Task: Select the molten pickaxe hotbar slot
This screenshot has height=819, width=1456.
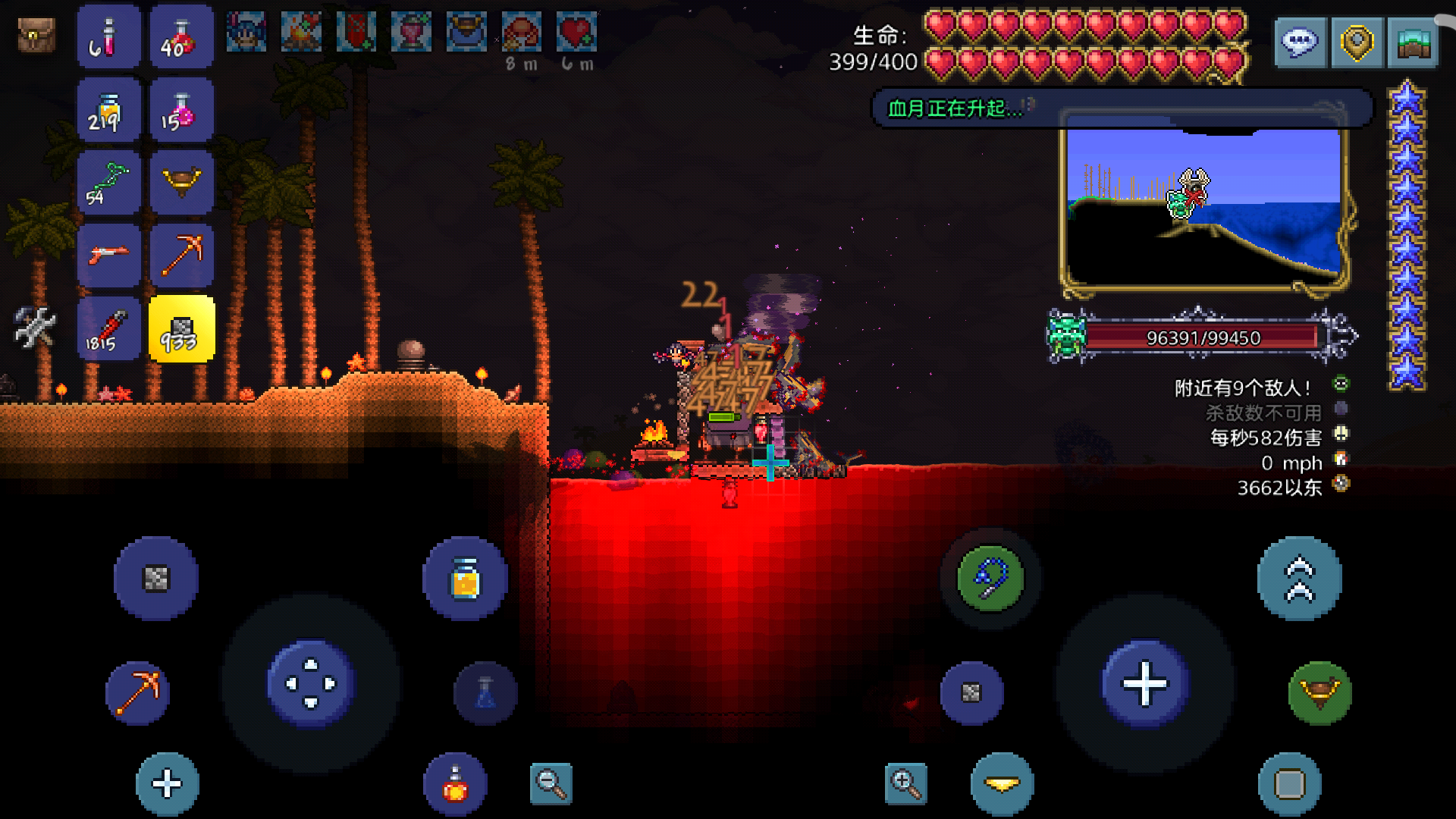Action: [x=182, y=256]
